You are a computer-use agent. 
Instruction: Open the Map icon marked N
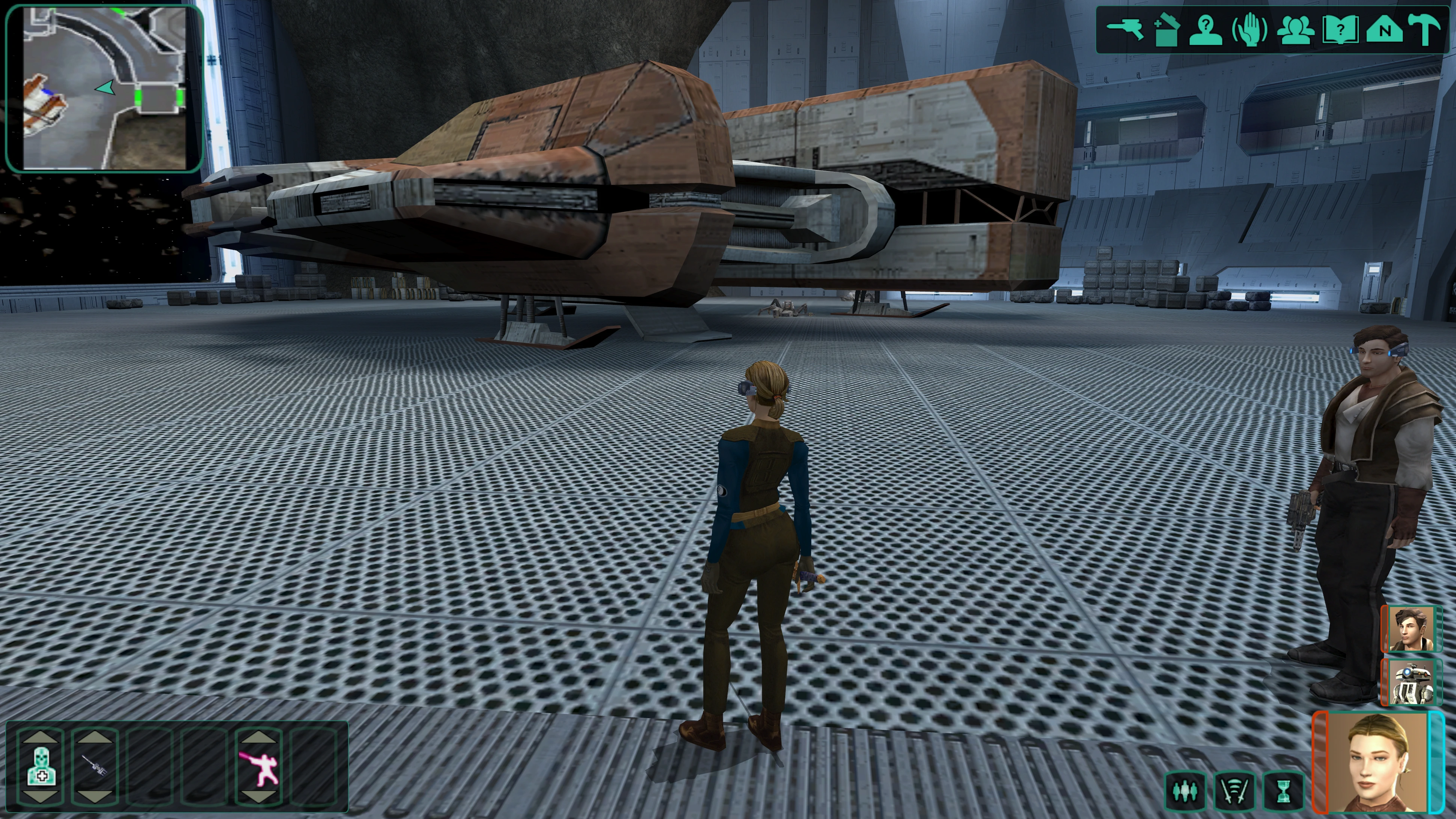point(1384,30)
